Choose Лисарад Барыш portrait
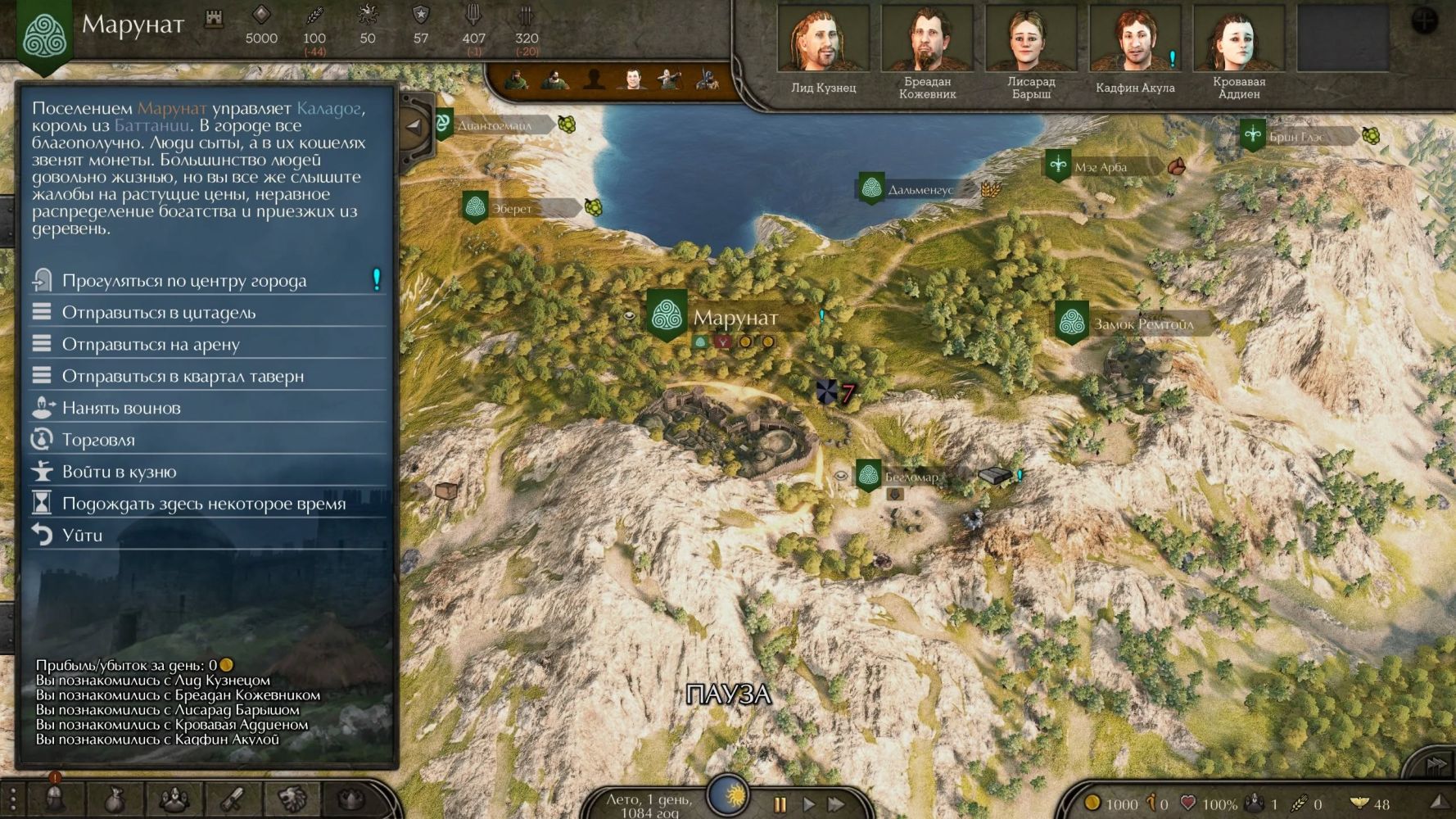 tap(1031, 41)
